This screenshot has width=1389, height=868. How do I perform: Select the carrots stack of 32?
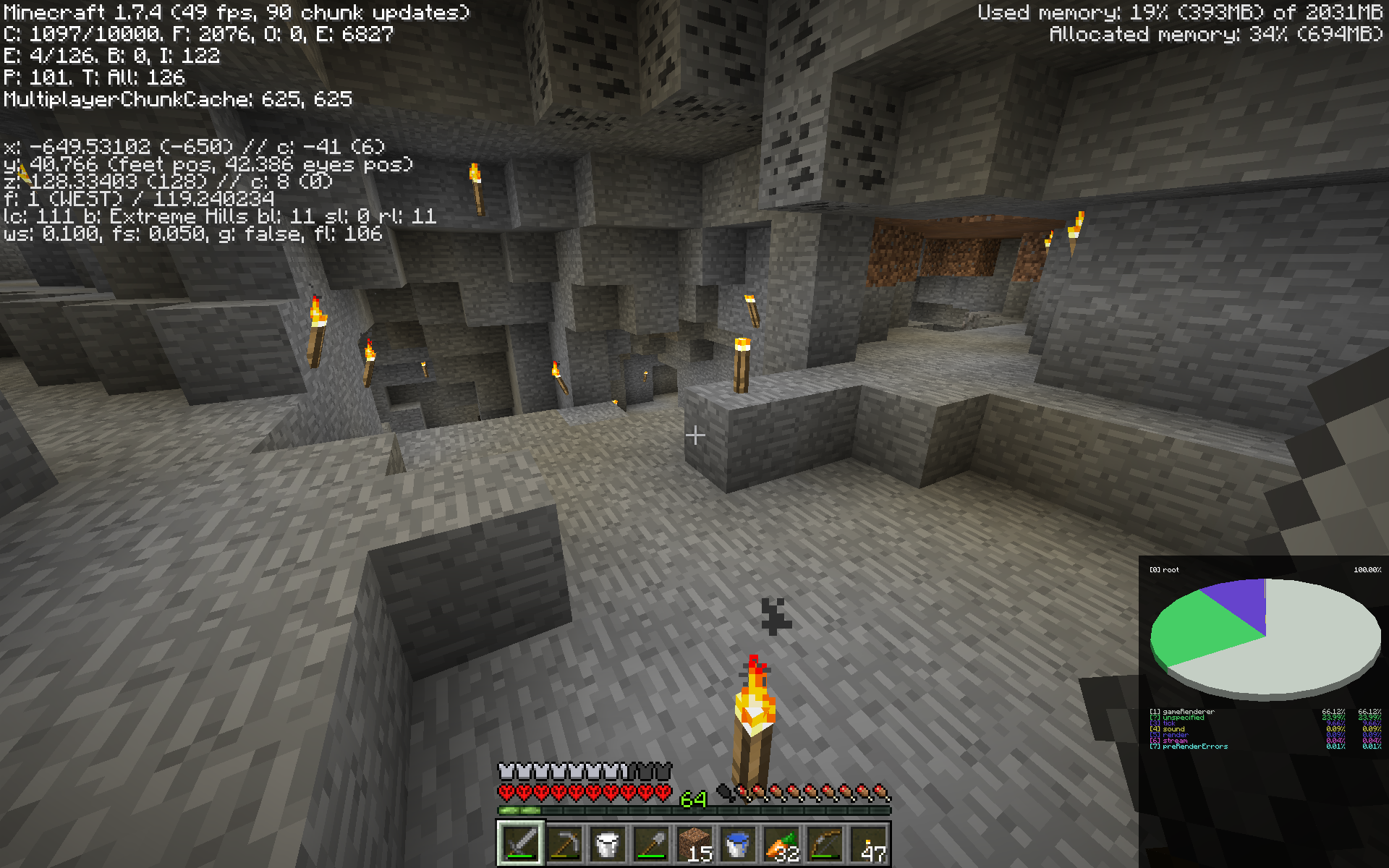[x=781, y=843]
